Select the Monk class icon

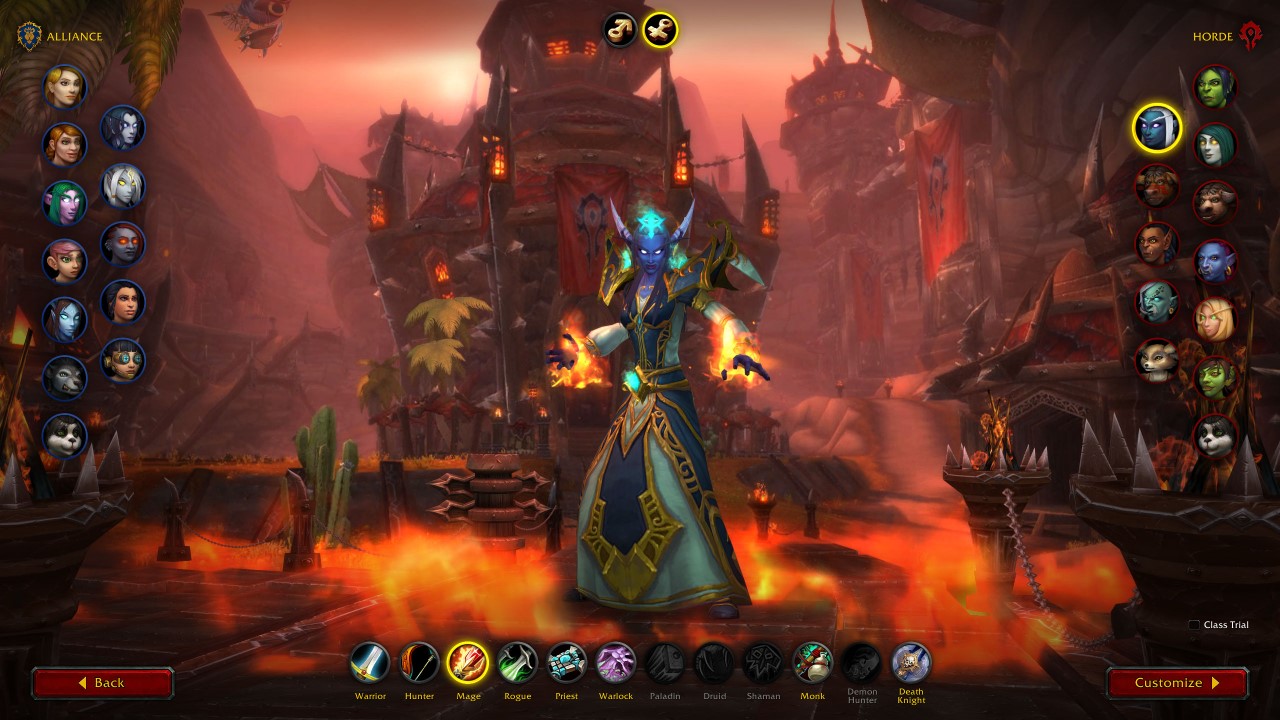[812, 660]
